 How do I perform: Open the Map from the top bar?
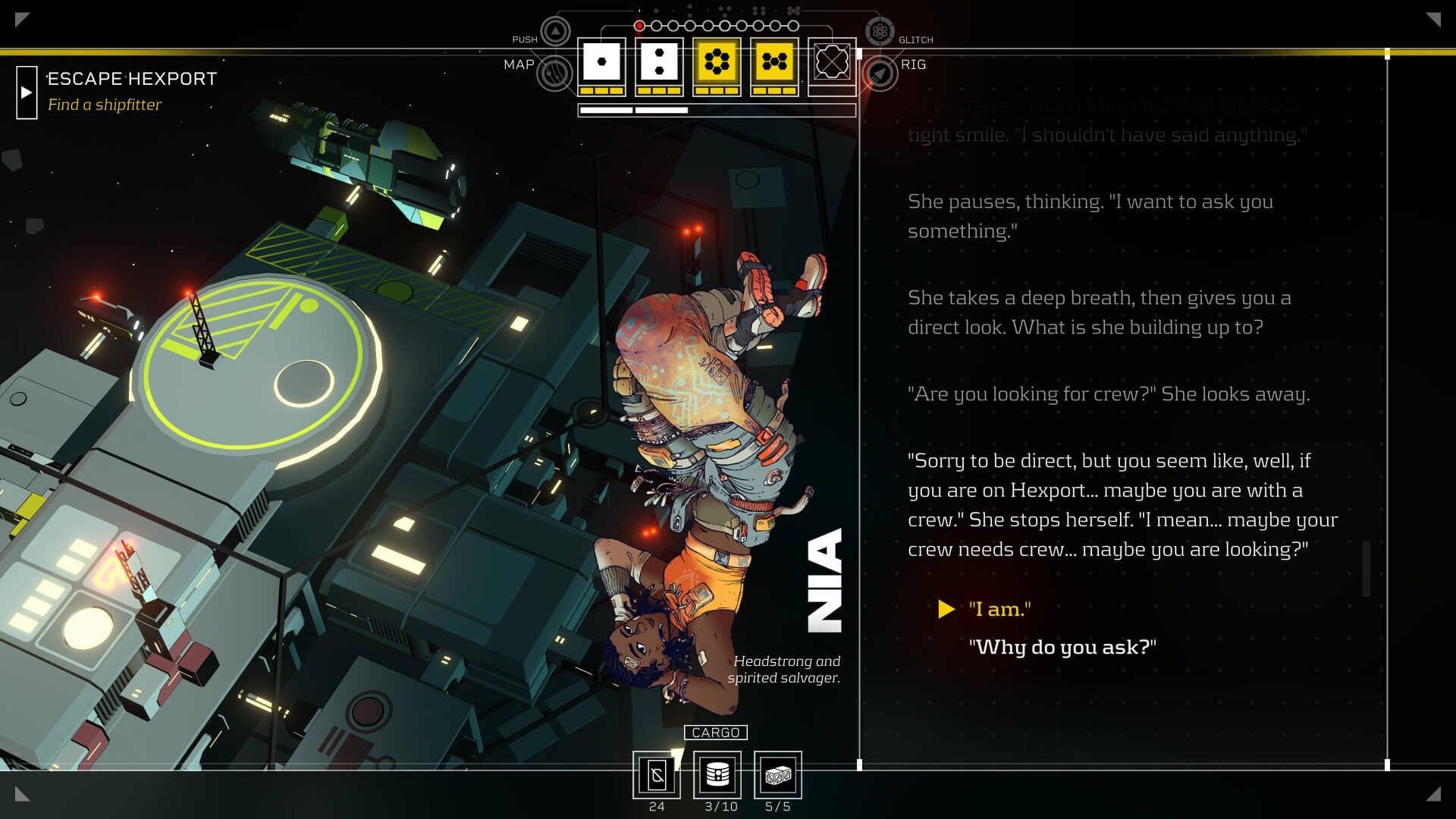click(555, 74)
